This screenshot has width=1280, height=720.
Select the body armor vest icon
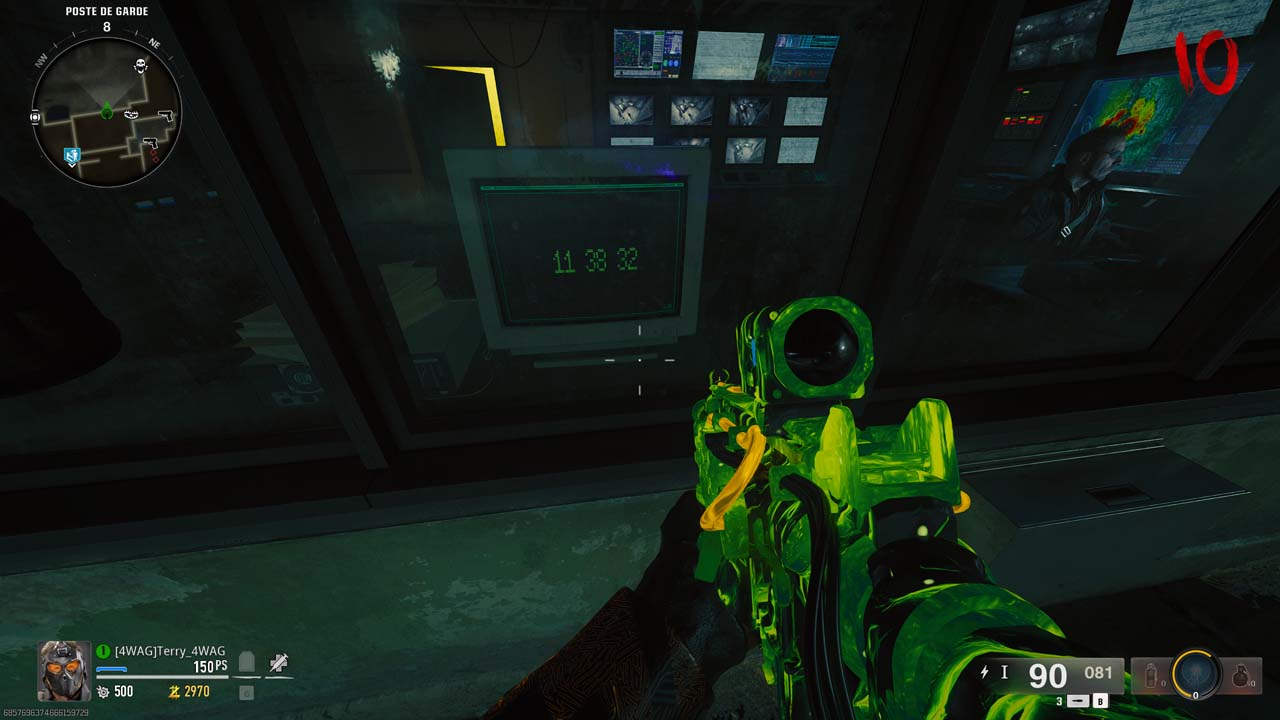coord(247,662)
